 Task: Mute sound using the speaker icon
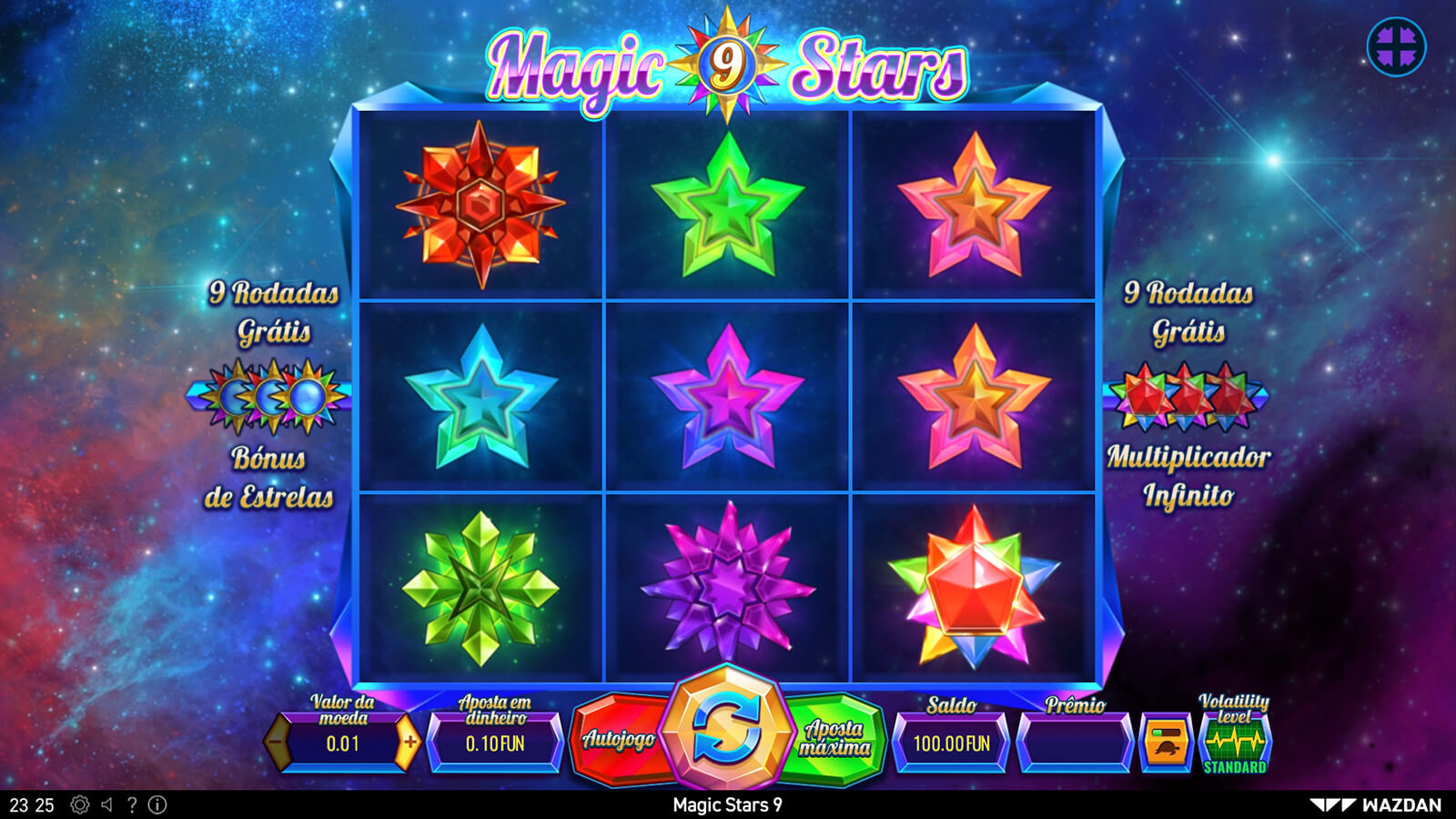[x=107, y=805]
